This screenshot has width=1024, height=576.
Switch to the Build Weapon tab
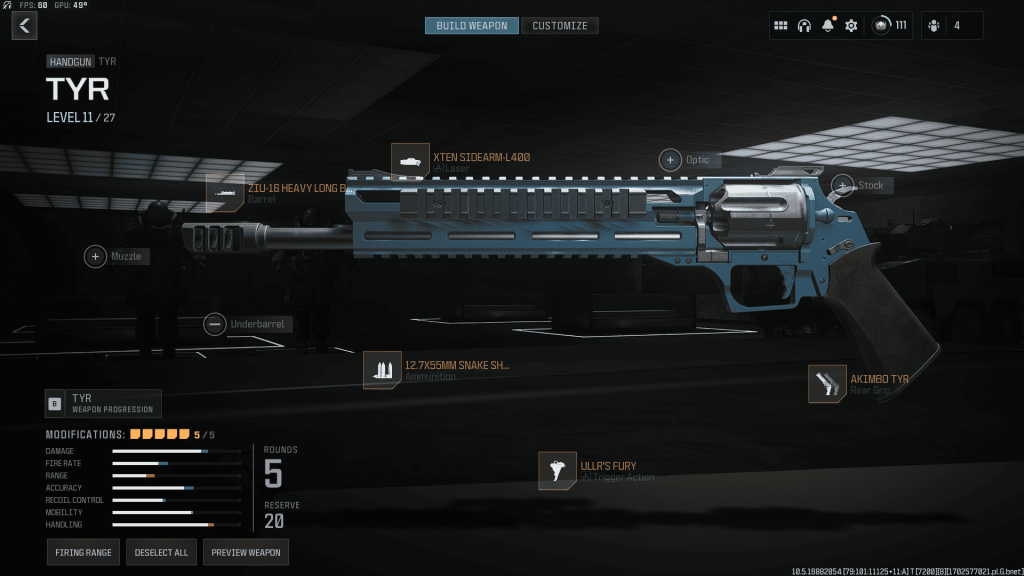pos(471,25)
